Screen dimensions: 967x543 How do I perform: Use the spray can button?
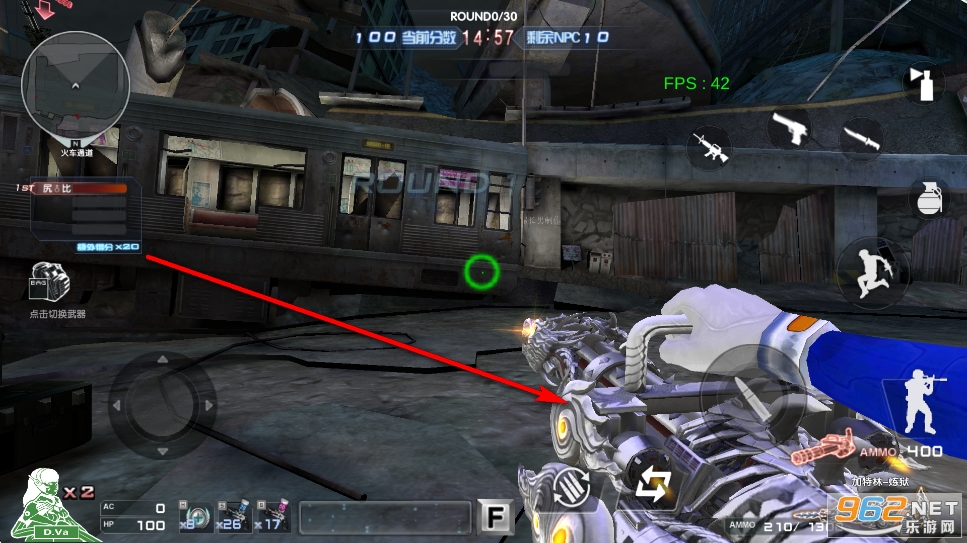(922, 82)
